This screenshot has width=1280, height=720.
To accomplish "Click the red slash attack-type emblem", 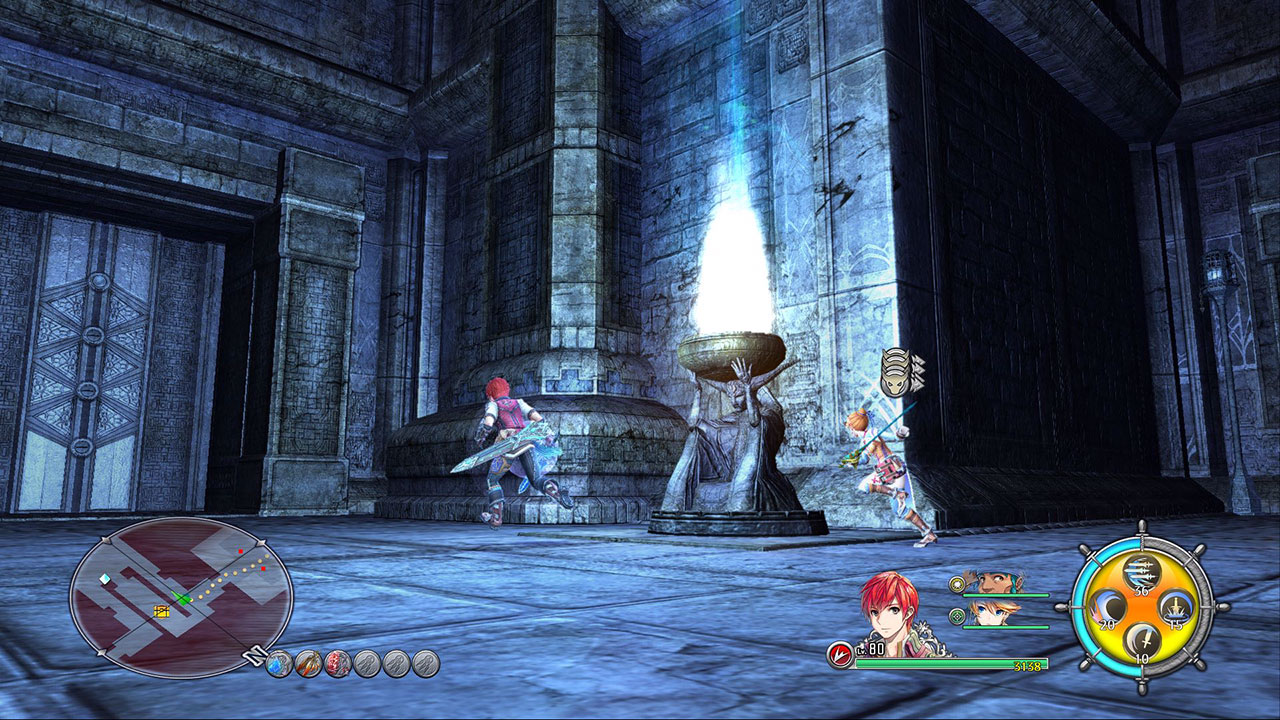I will pos(840,655).
